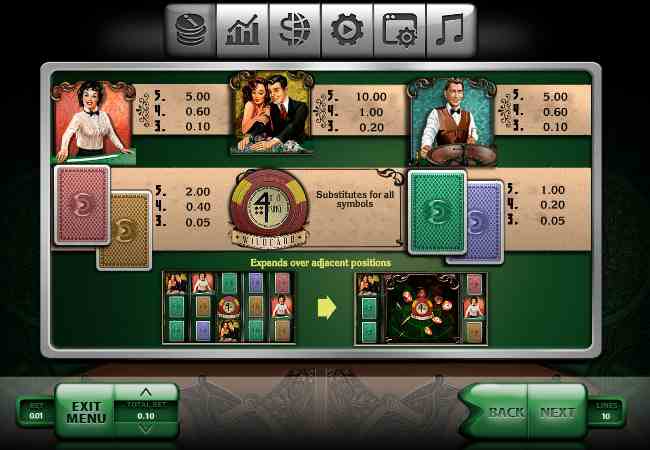Exit the menu
650x450 pixels.
pos(86,411)
